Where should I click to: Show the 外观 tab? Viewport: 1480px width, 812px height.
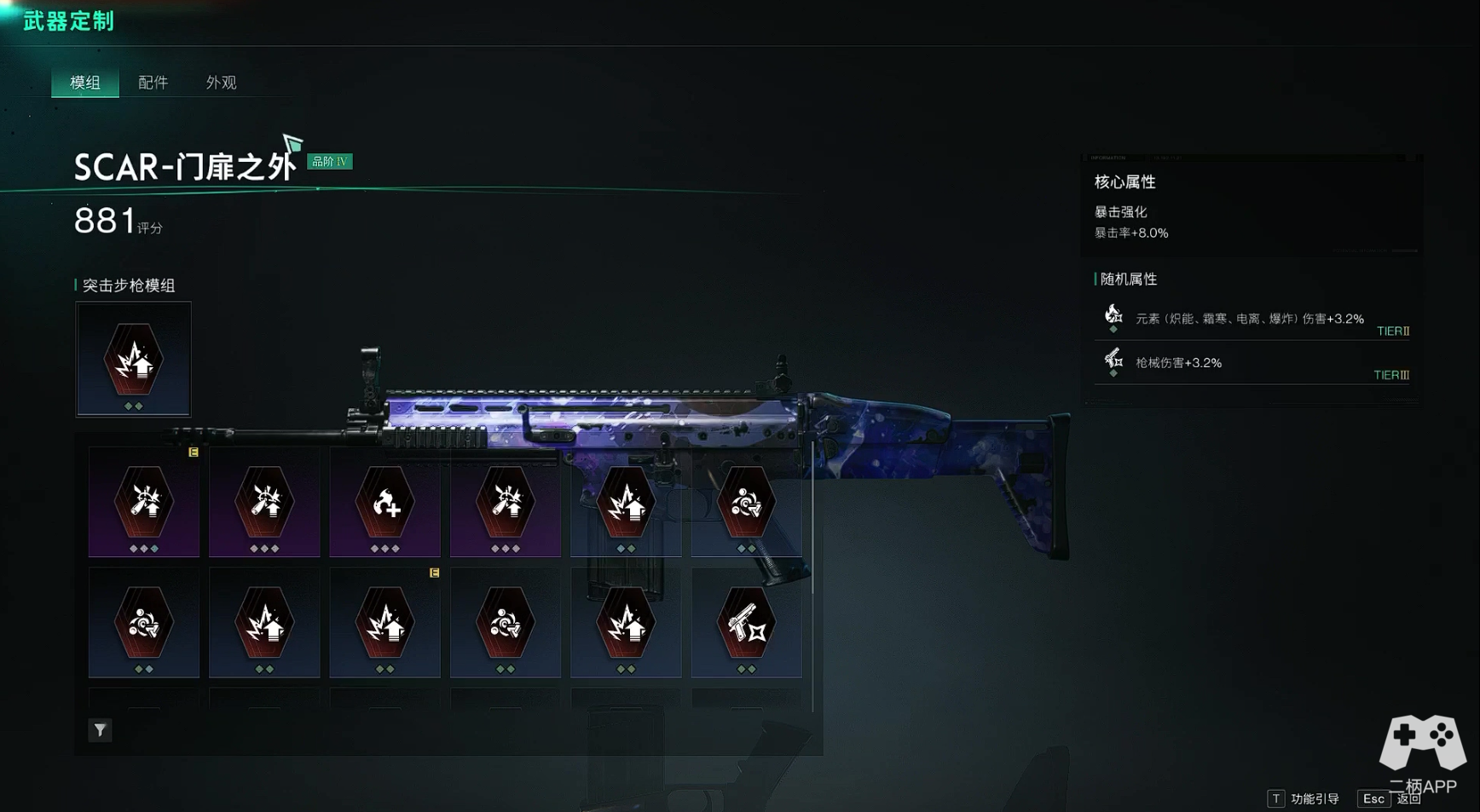tap(221, 83)
